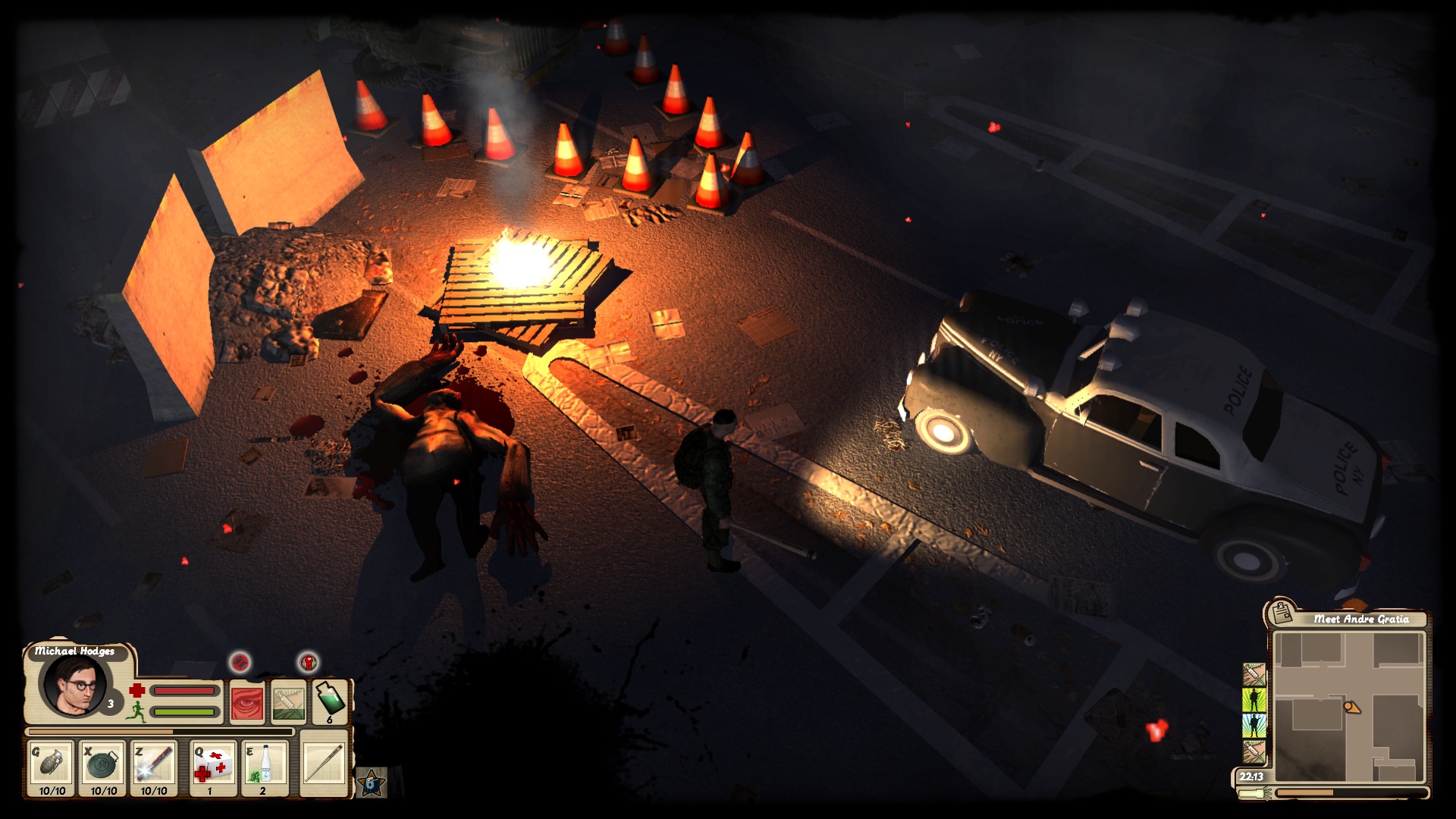The image size is (1456, 819).
Task: Click the orange quest marker on the minimap
Action: point(1352,706)
